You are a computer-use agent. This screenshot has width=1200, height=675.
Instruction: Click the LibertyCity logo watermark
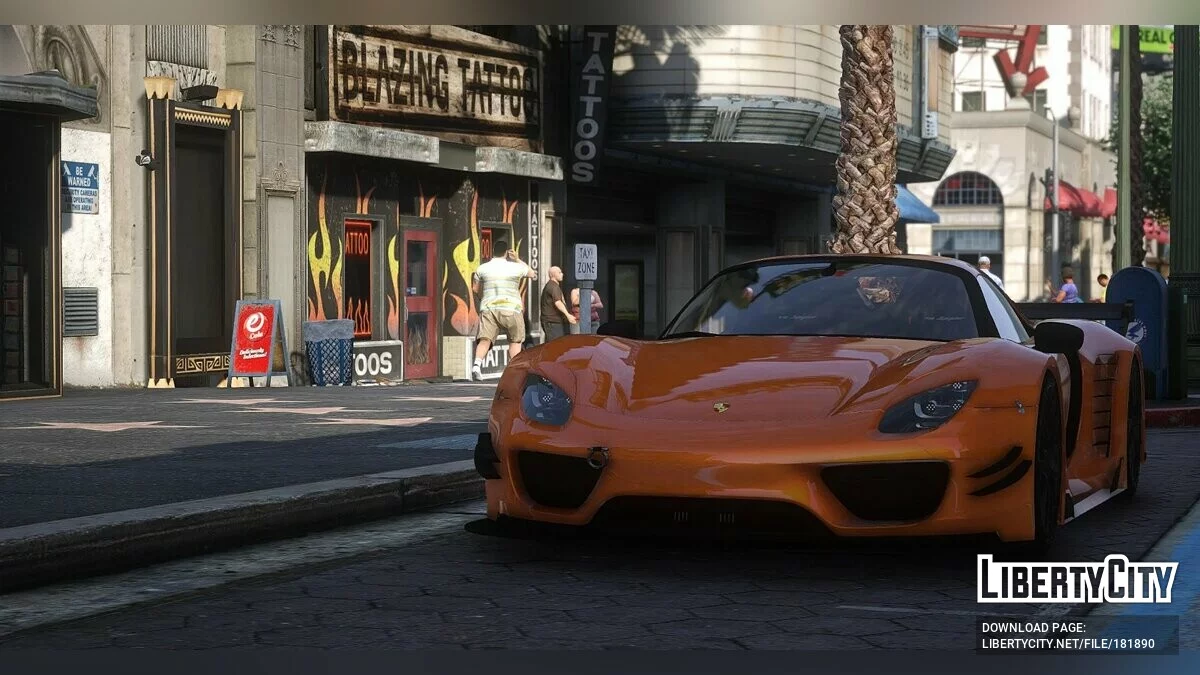[1077, 579]
